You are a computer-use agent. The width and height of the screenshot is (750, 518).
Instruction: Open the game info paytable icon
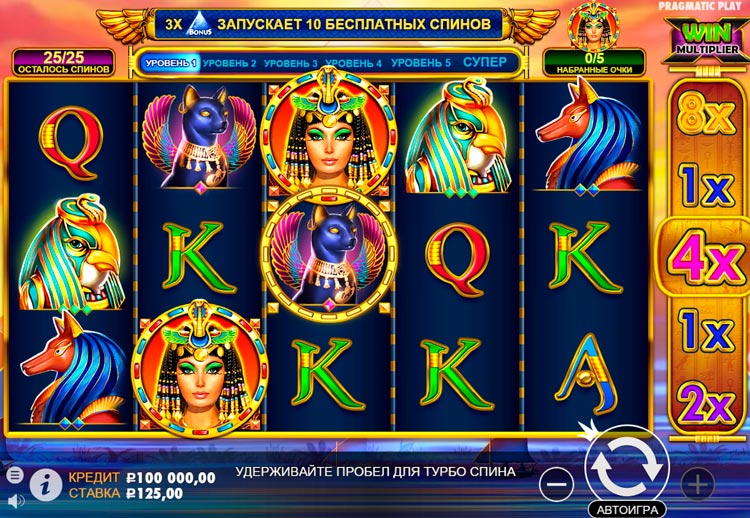point(44,483)
